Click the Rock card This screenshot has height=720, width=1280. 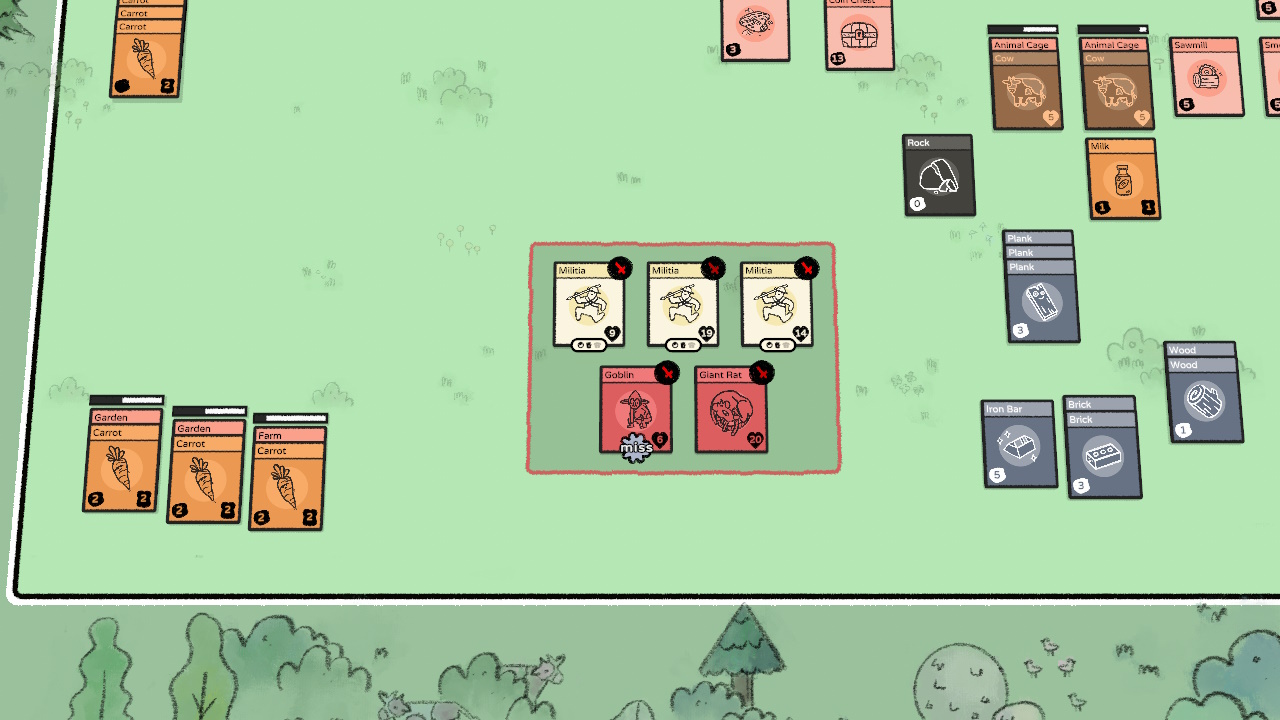pos(936,175)
